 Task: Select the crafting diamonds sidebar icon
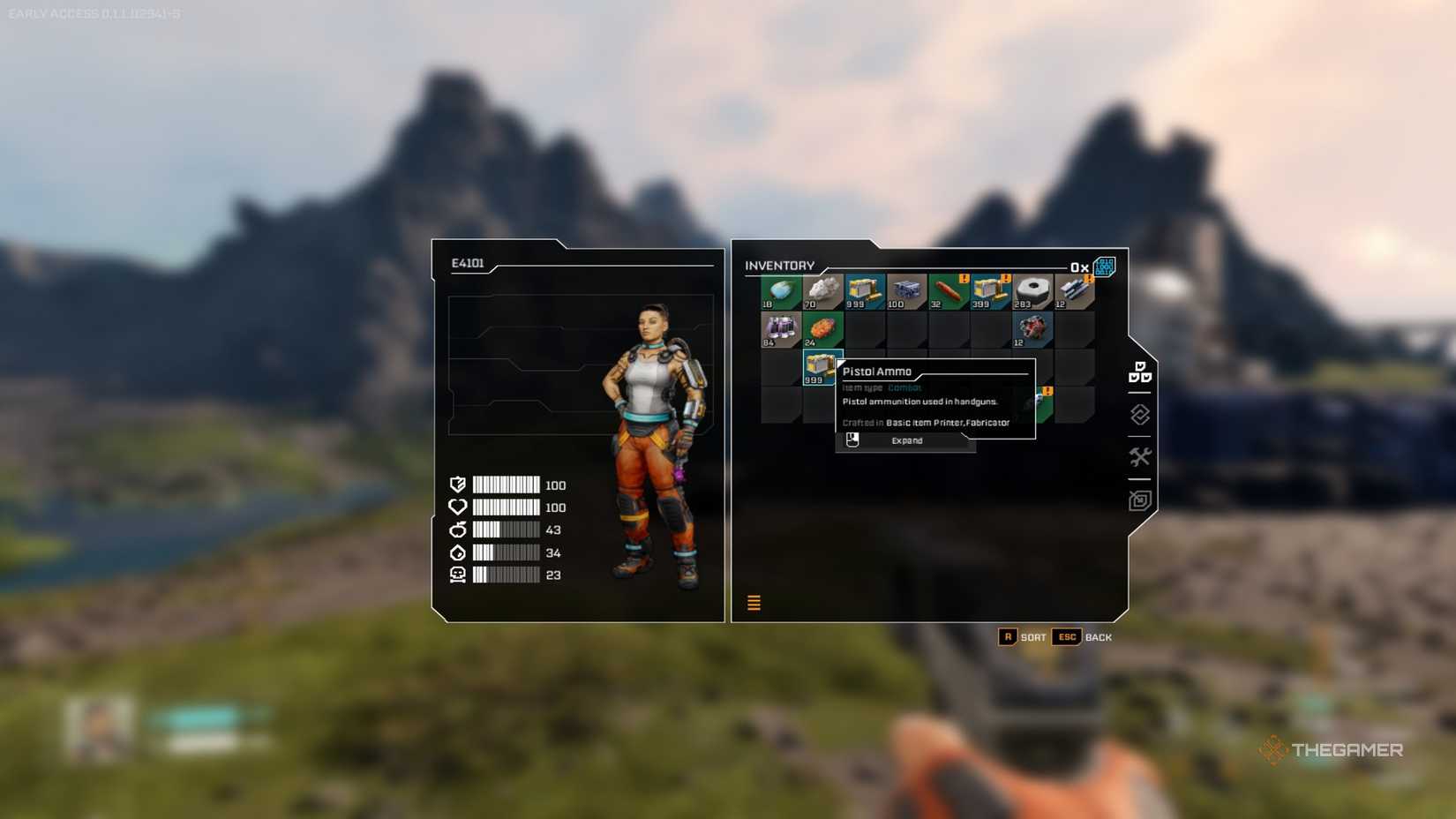click(x=1139, y=415)
